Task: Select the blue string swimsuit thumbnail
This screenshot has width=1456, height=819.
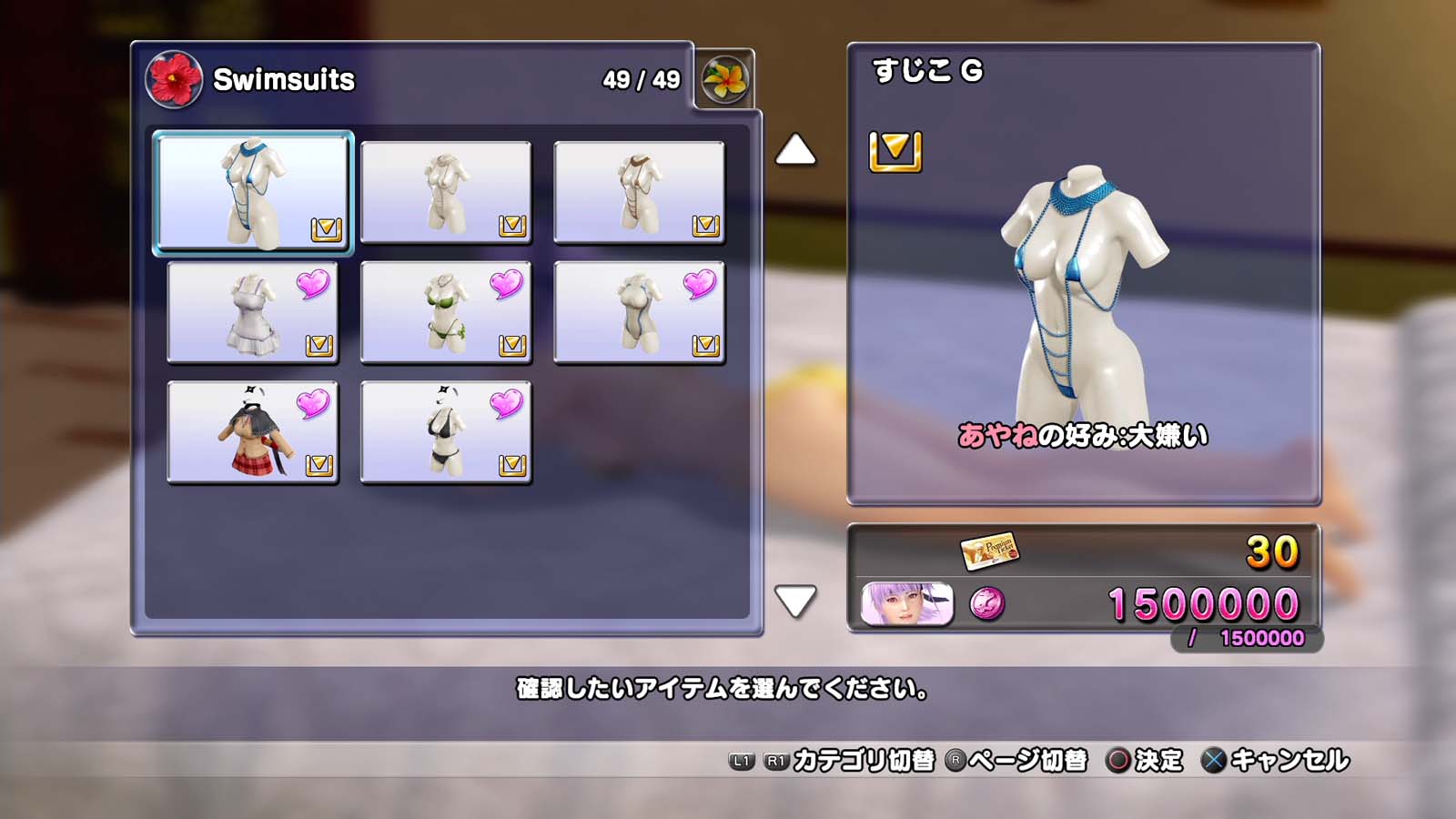Action: pos(252,192)
